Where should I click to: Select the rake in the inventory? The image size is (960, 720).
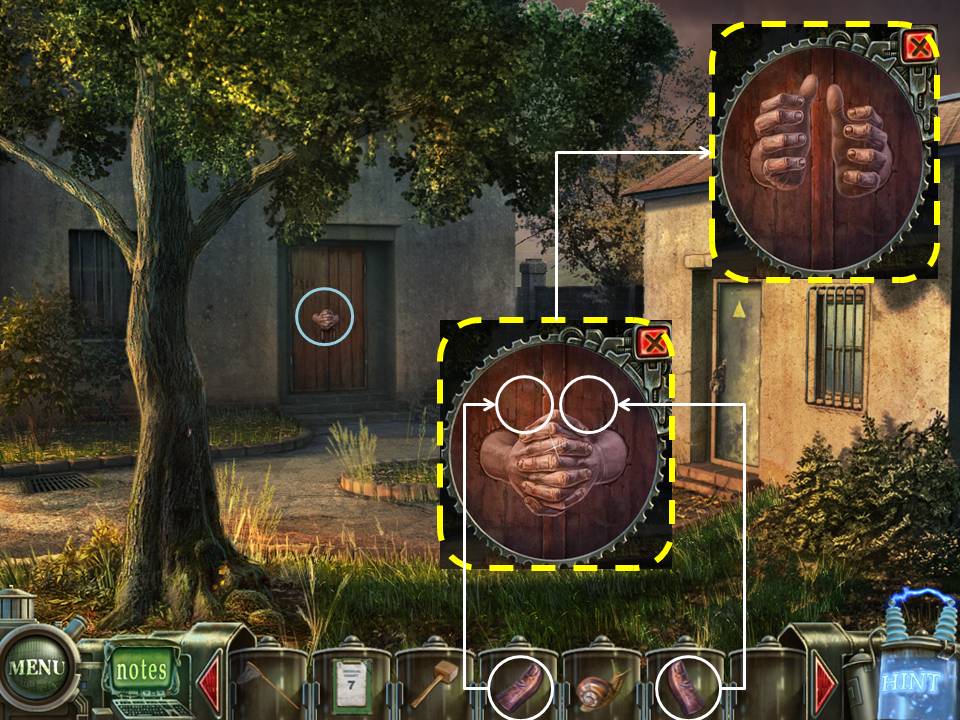269,686
